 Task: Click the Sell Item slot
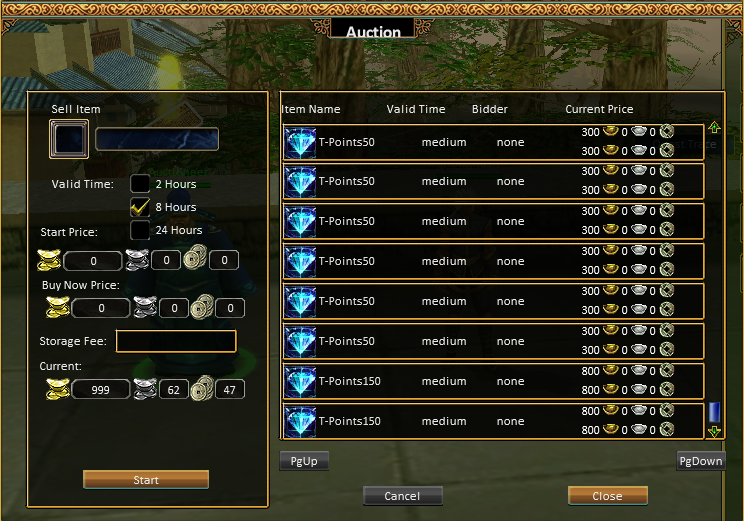pyautogui.click(x=69, y=139)
